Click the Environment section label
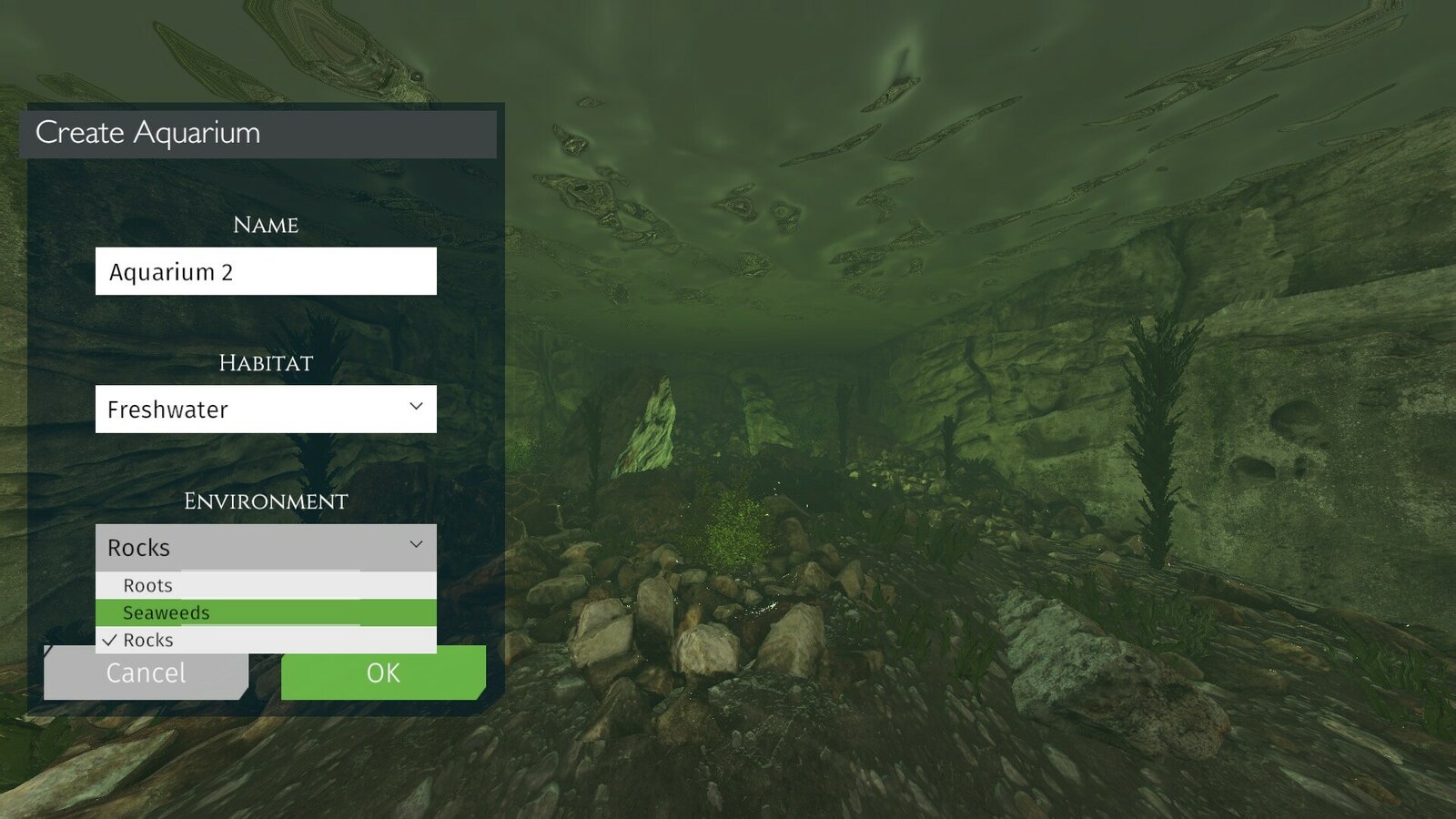The image size is (1456, 819). 264,500
